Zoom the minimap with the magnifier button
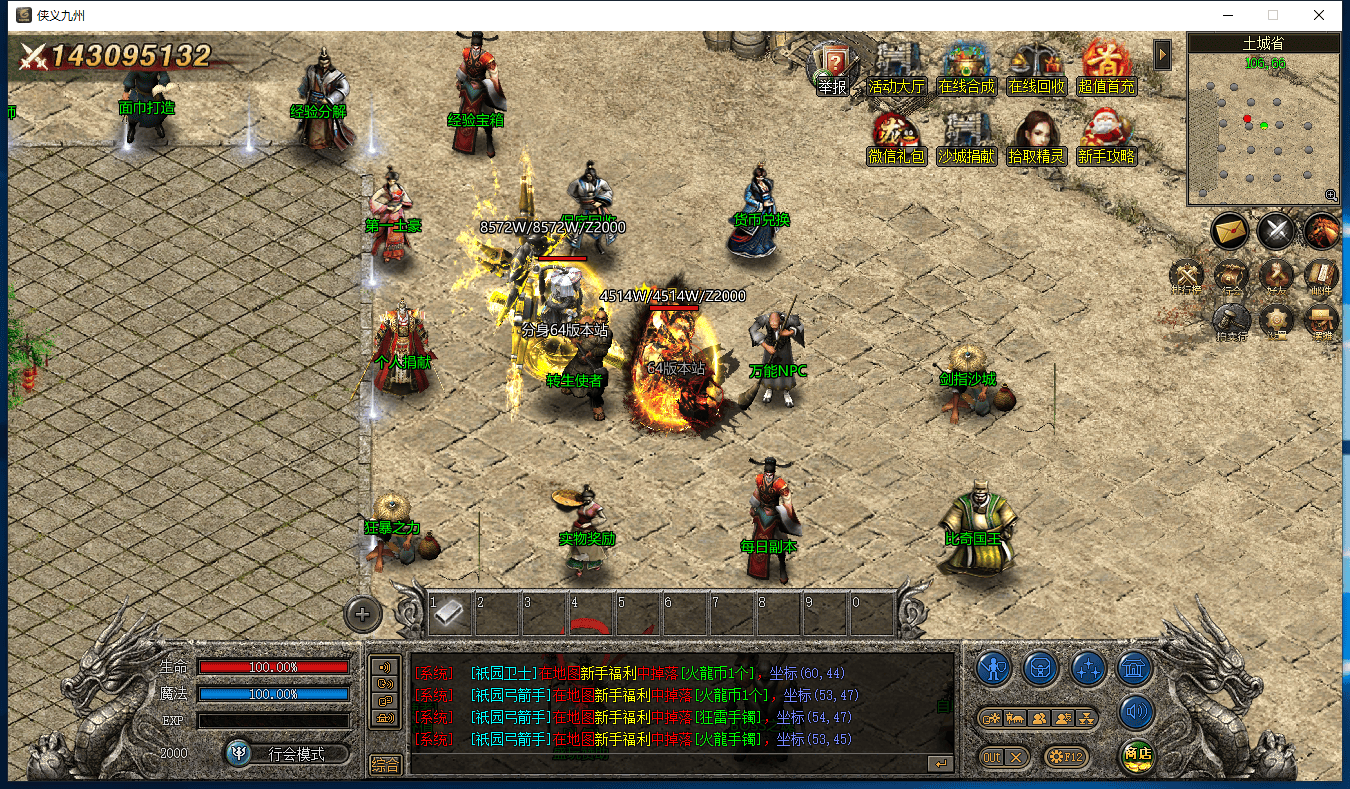 point(1331,196)
